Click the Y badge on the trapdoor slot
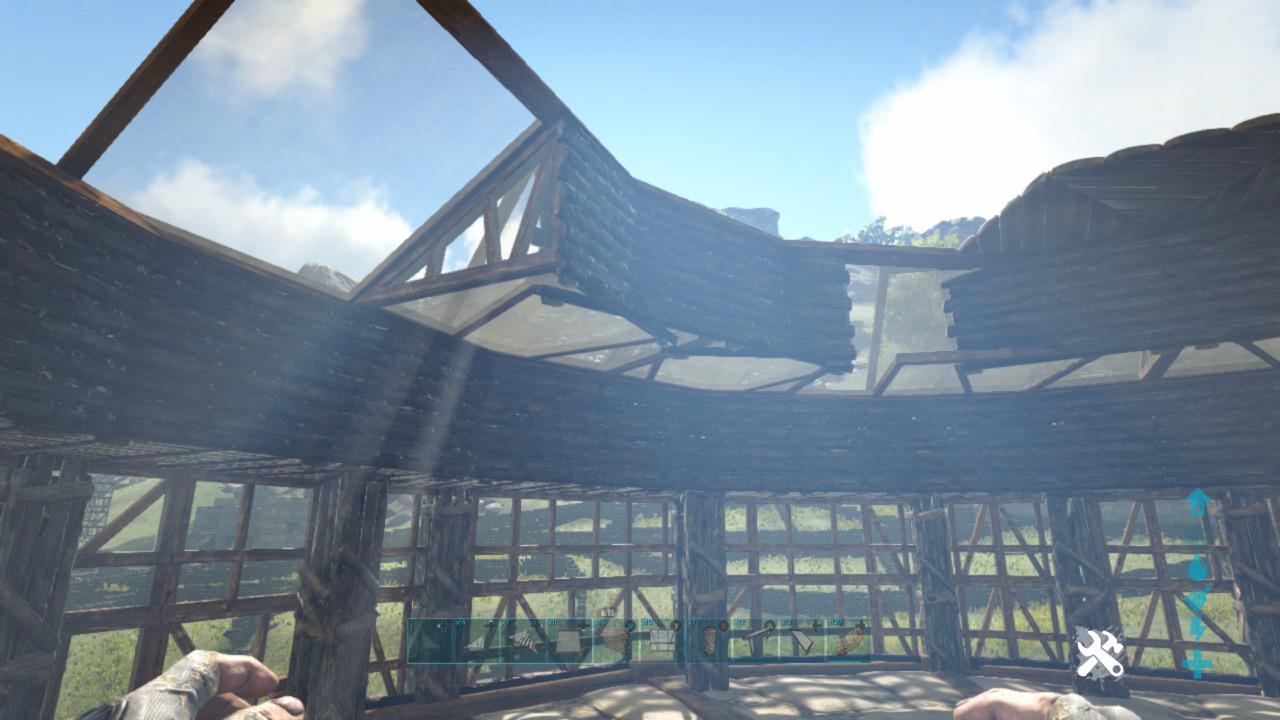This screenshot has height=720, width=1280. [676, 625]
